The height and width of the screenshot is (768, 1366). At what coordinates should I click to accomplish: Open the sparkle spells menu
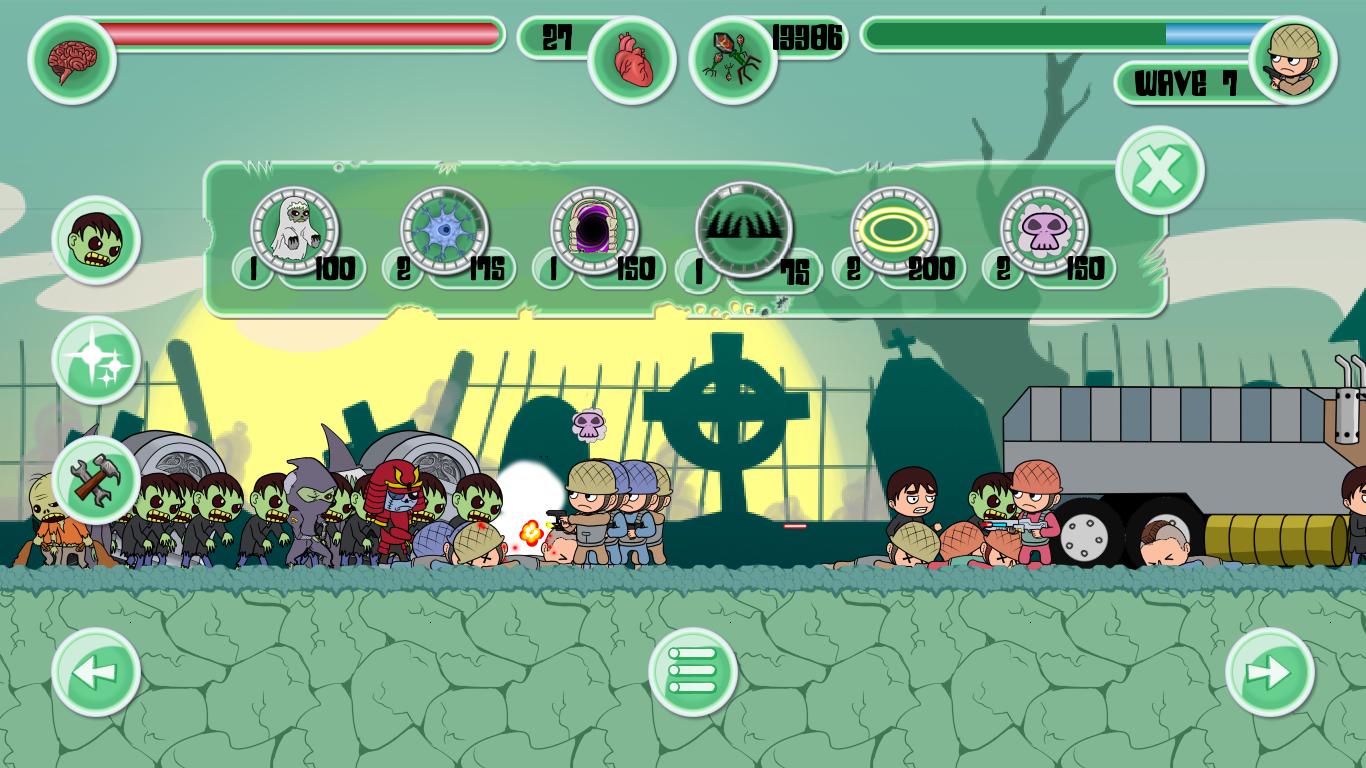pos(96,360)
